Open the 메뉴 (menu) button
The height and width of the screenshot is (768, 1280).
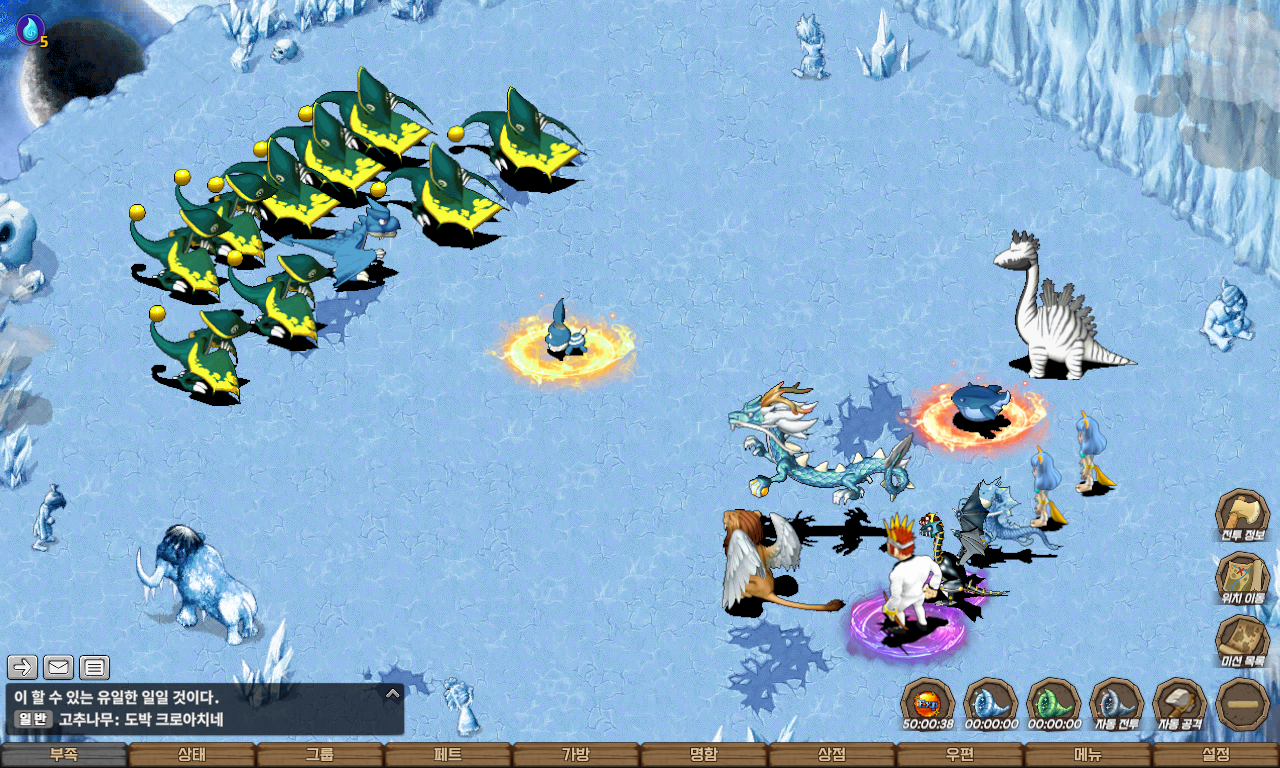[x=1088, y=755]
